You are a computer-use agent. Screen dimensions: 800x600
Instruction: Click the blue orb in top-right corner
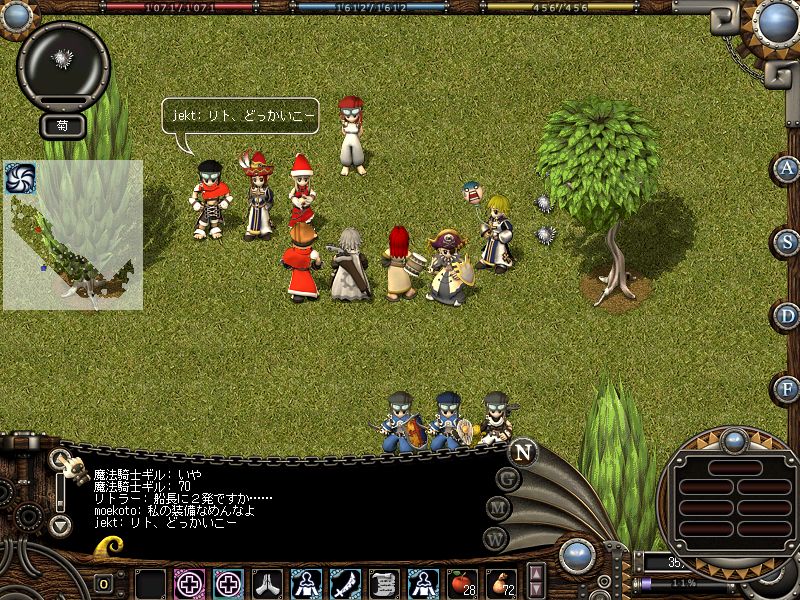[777, 22]
